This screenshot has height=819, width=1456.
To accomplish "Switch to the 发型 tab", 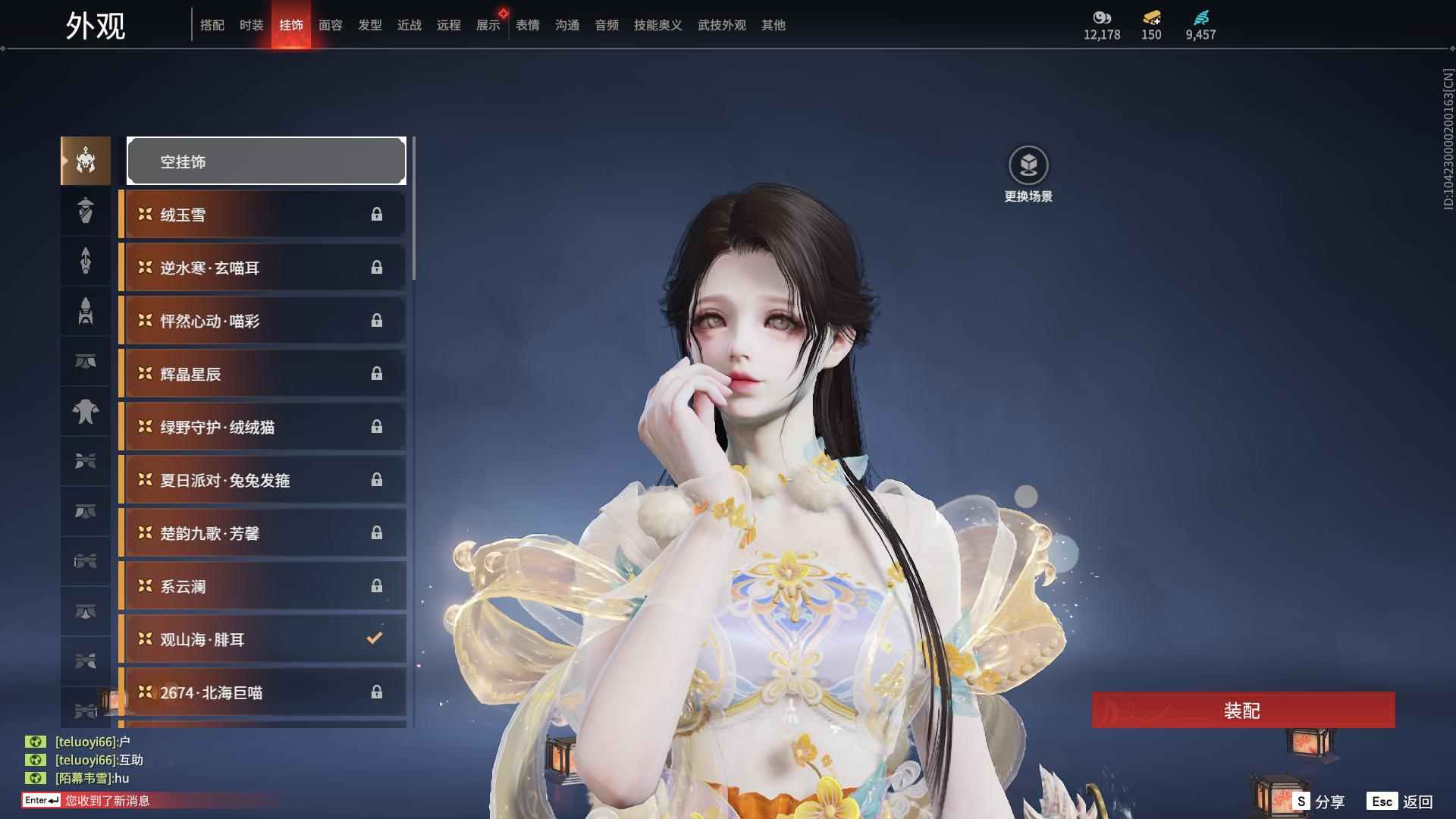I will coord(369,24).
